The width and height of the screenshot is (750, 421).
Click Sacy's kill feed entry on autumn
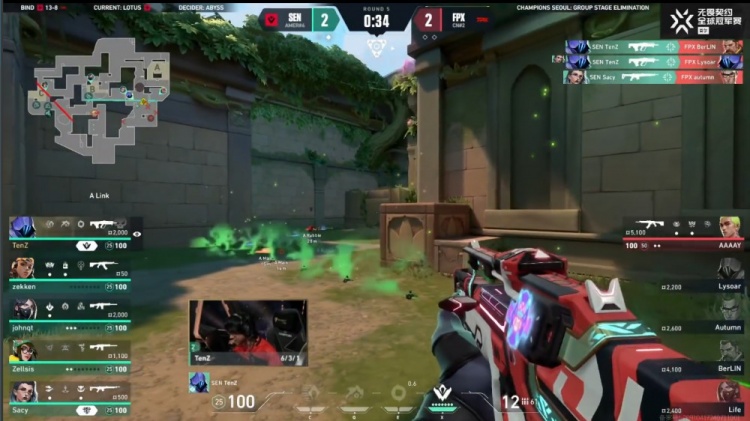pyautogui.click(x=654, y=76)
